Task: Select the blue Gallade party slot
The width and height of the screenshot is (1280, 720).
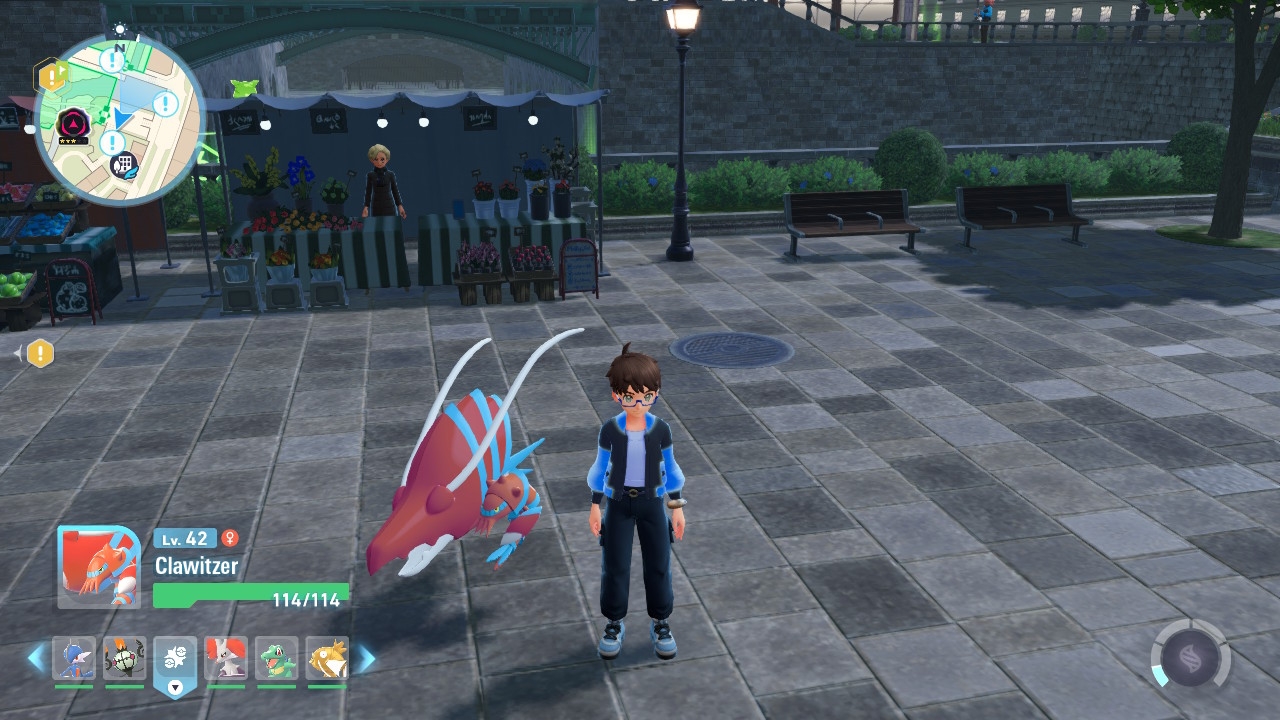Action: (x=74, y=658)
